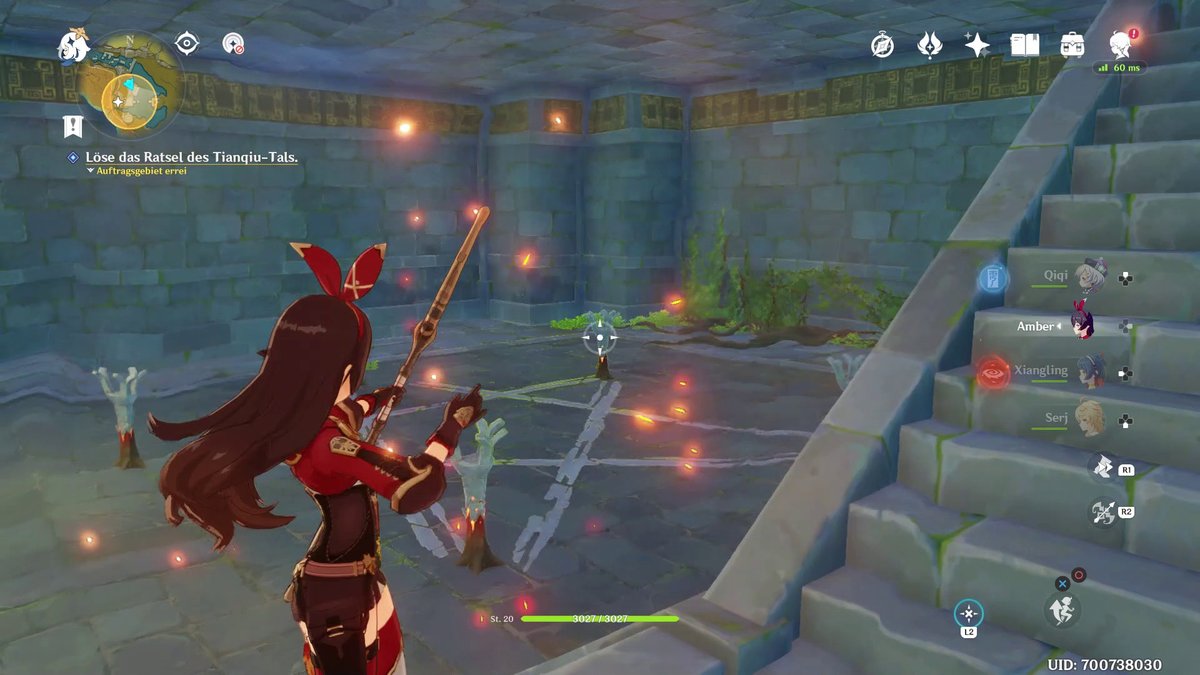The image size is (1200, 675).
Task: Open the Wish star icon
Action: point(976,44)
